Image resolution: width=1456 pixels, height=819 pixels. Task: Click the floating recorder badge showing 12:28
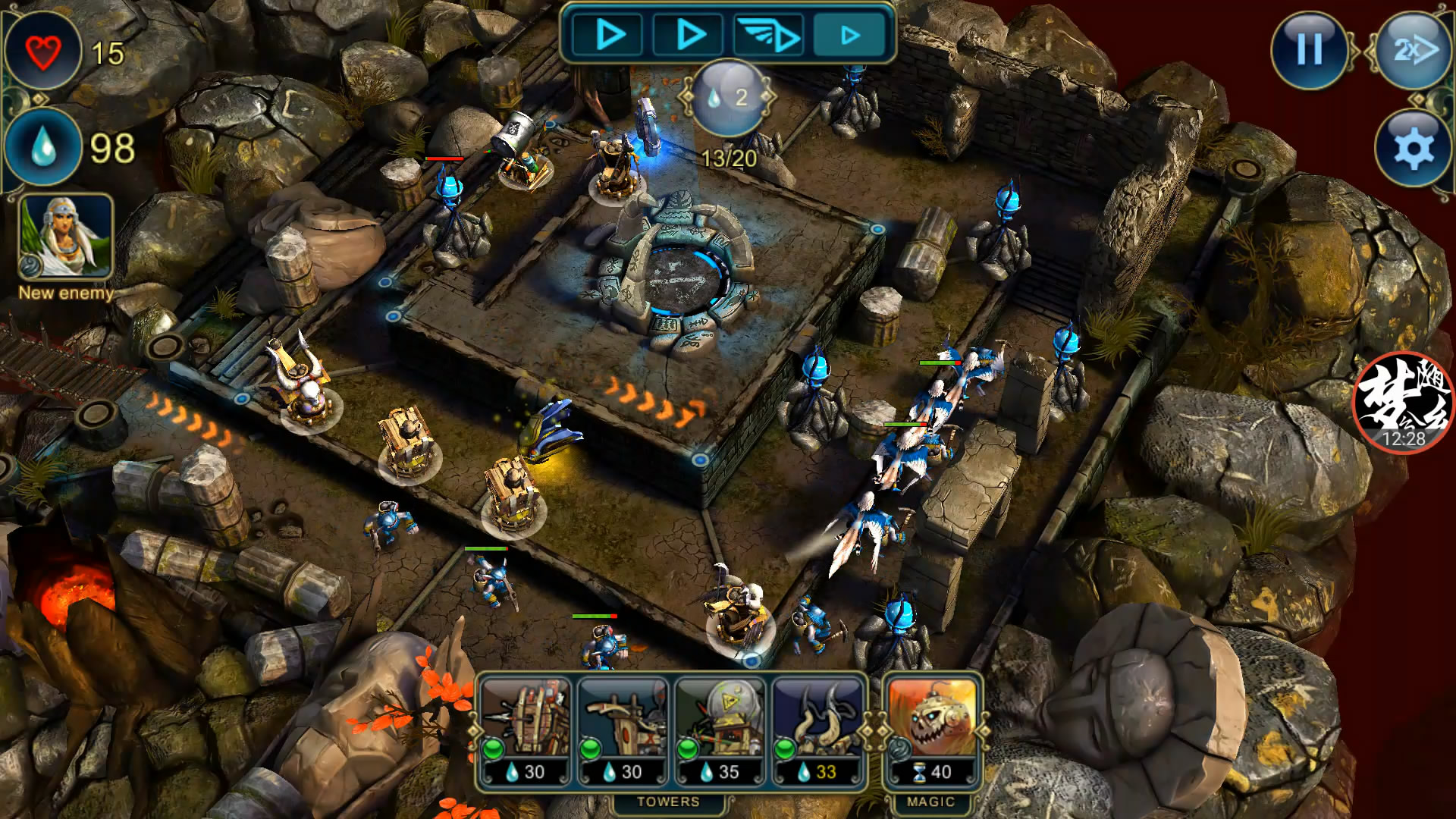coord(1403,403)
